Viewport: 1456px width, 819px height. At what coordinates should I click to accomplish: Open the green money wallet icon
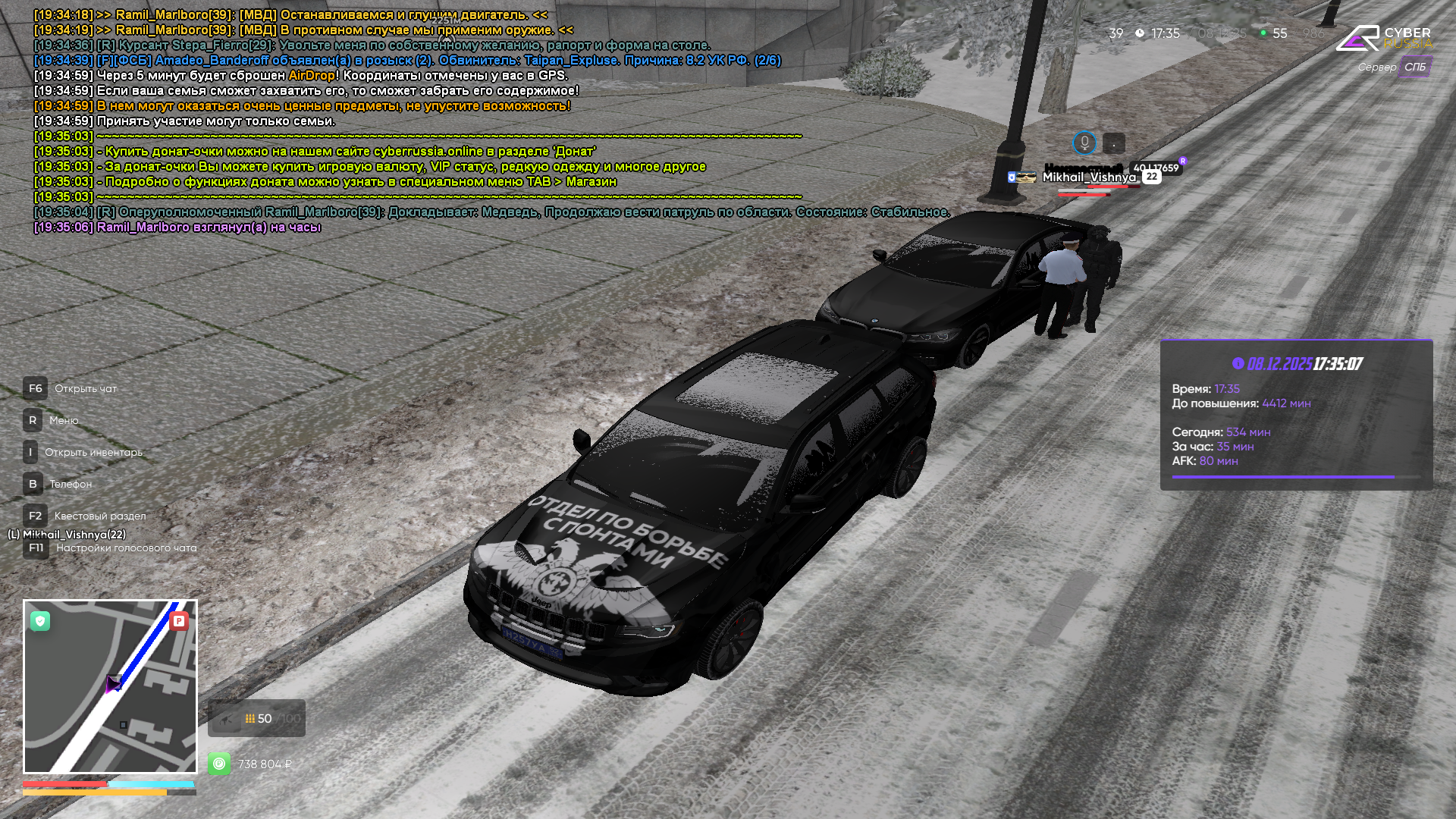tap(219, 764)
